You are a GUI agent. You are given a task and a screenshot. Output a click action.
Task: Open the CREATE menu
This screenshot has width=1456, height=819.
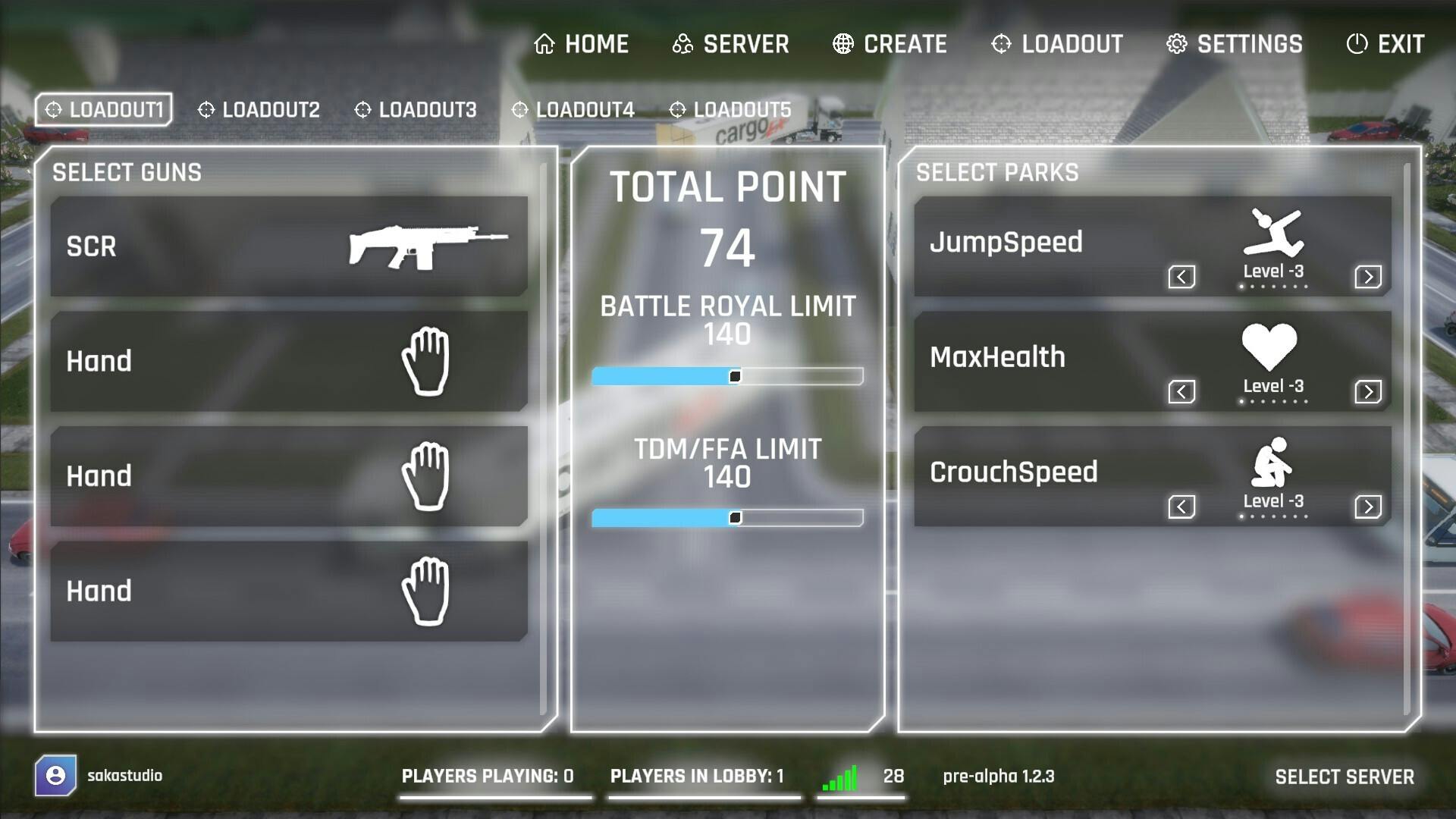click(x=890, y=44)
